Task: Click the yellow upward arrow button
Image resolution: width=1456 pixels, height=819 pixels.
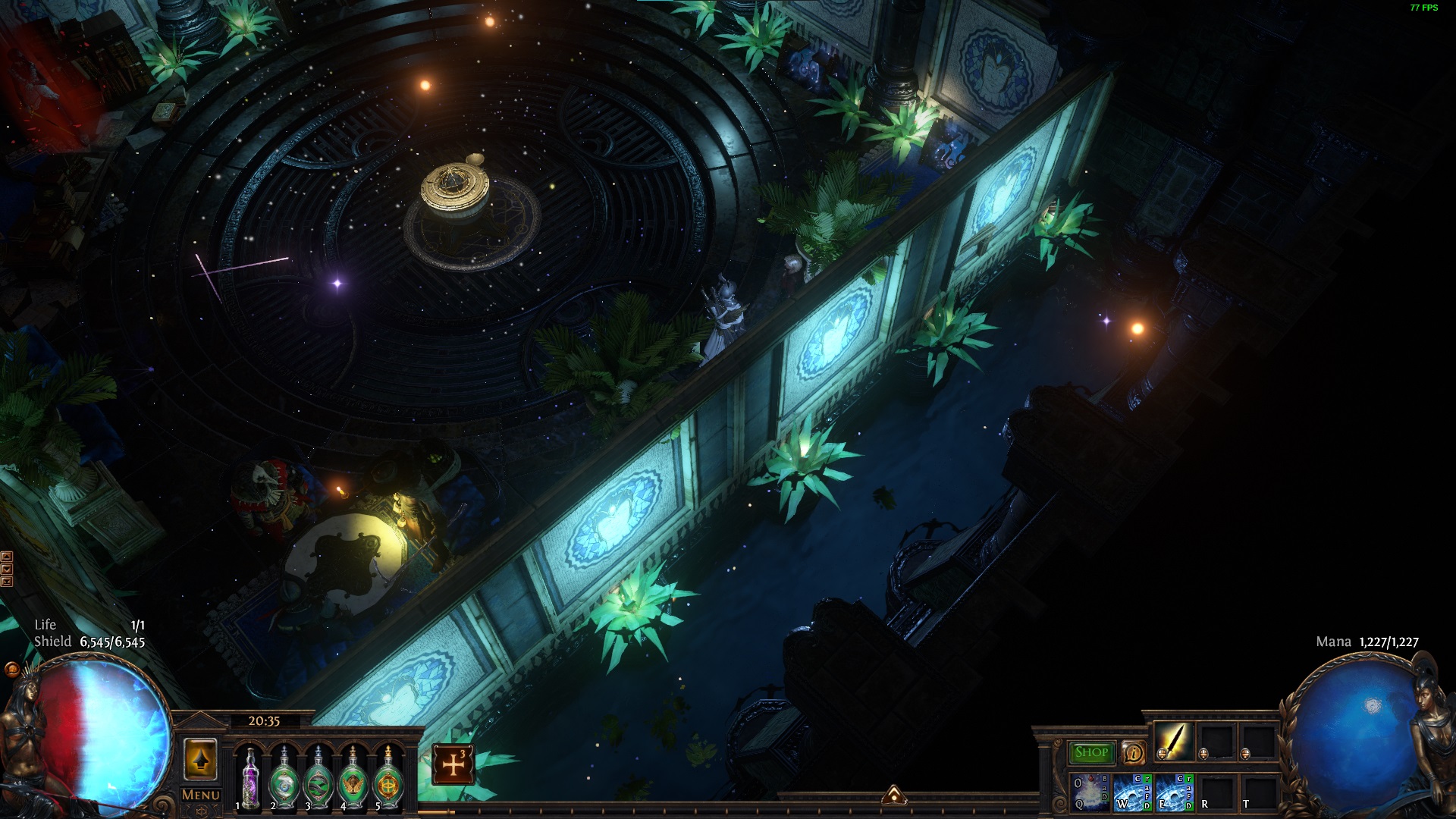Action: 200,760
